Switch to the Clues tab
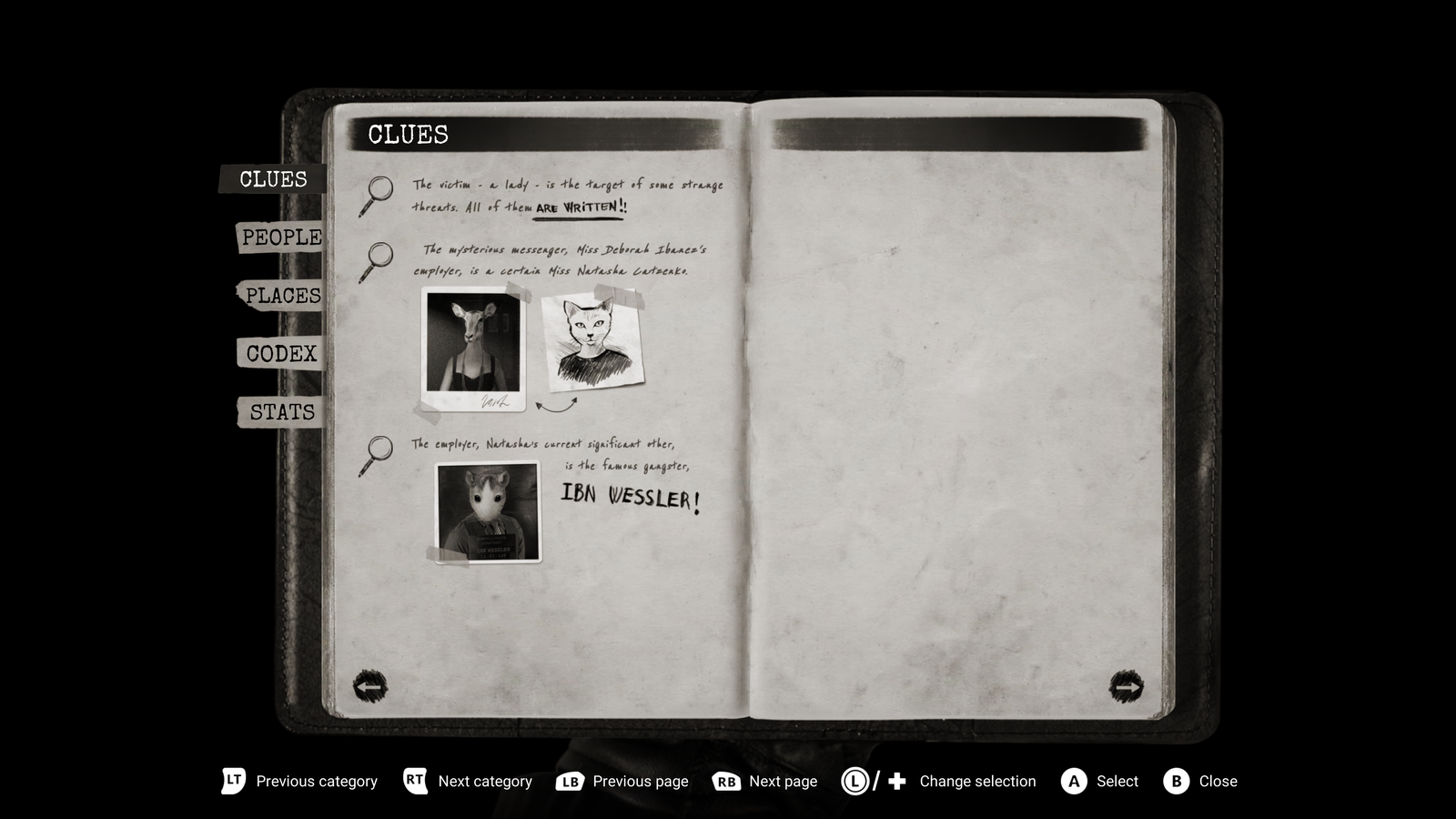 point(272,179)
